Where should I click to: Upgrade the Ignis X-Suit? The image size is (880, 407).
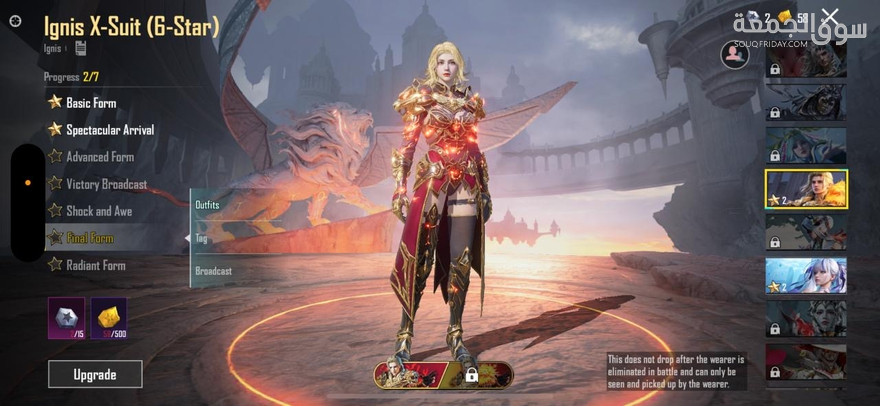coord(95,374)
